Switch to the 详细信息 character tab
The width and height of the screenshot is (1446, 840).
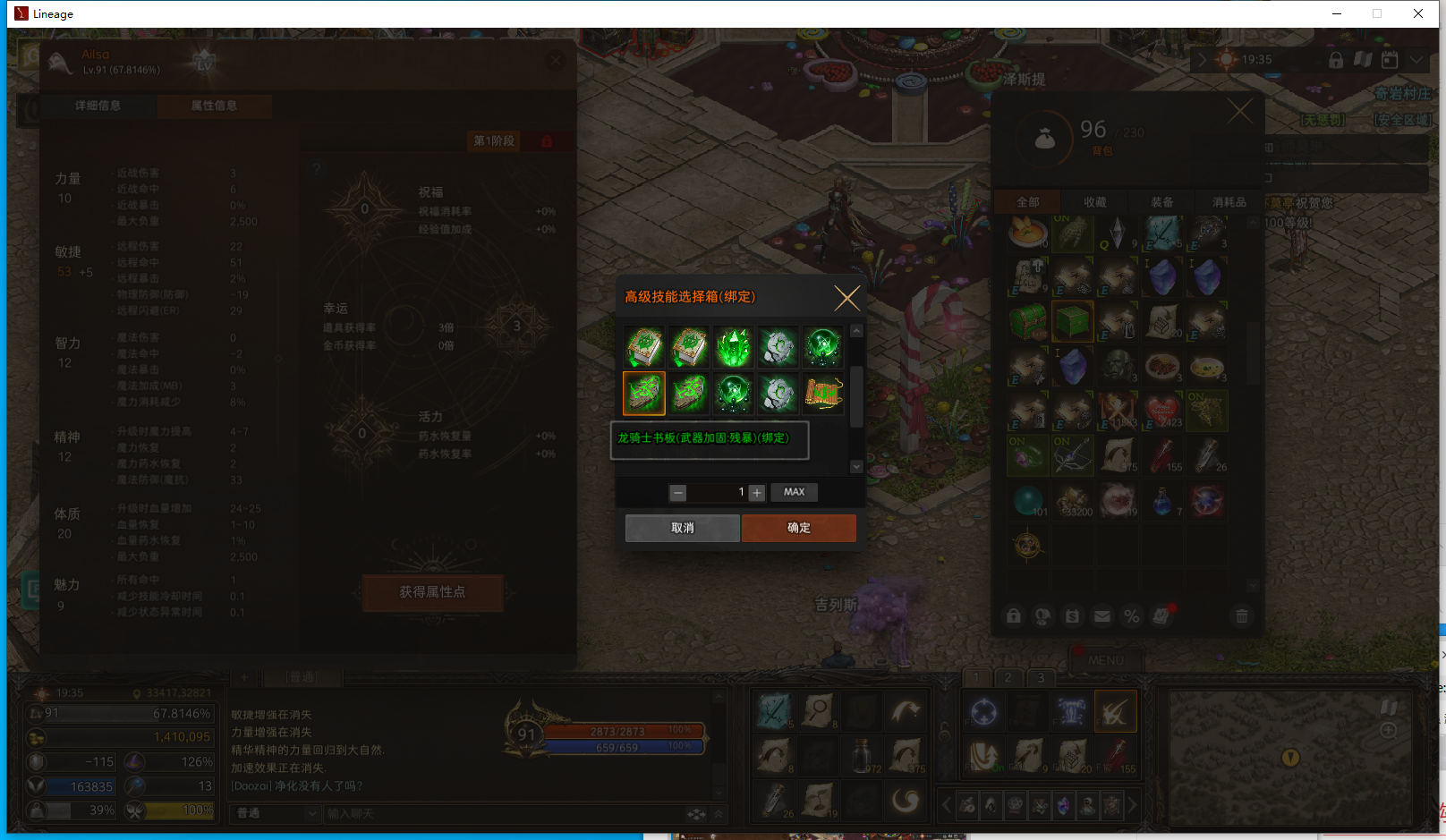click(98, 106)
